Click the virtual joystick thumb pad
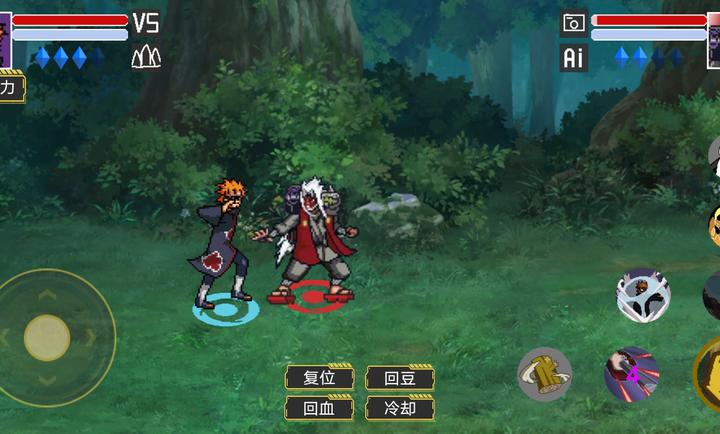Screen dimensions: 720x434 tap(47, 337)
